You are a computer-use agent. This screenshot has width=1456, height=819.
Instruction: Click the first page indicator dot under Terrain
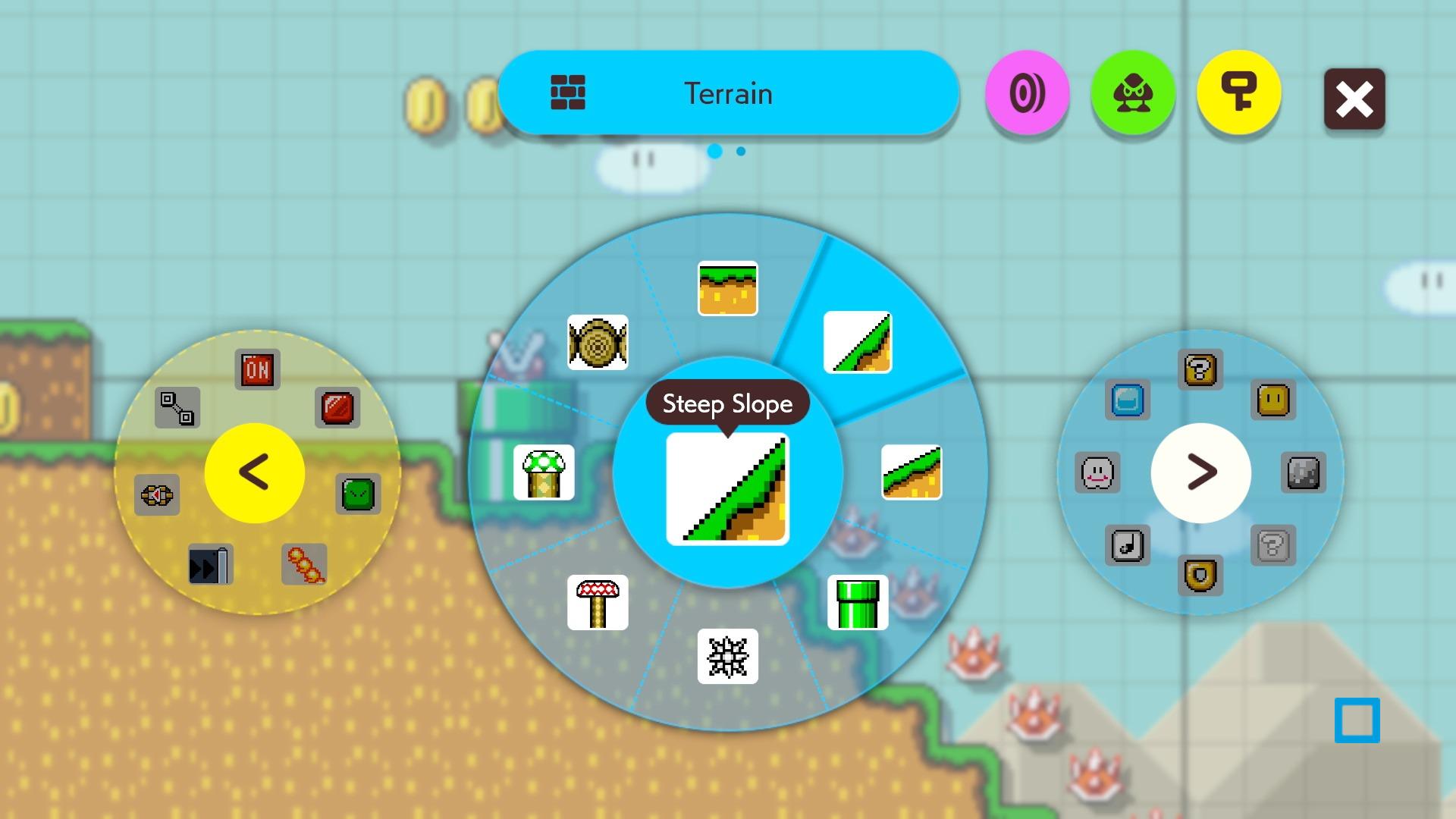[x=714, y=152]
